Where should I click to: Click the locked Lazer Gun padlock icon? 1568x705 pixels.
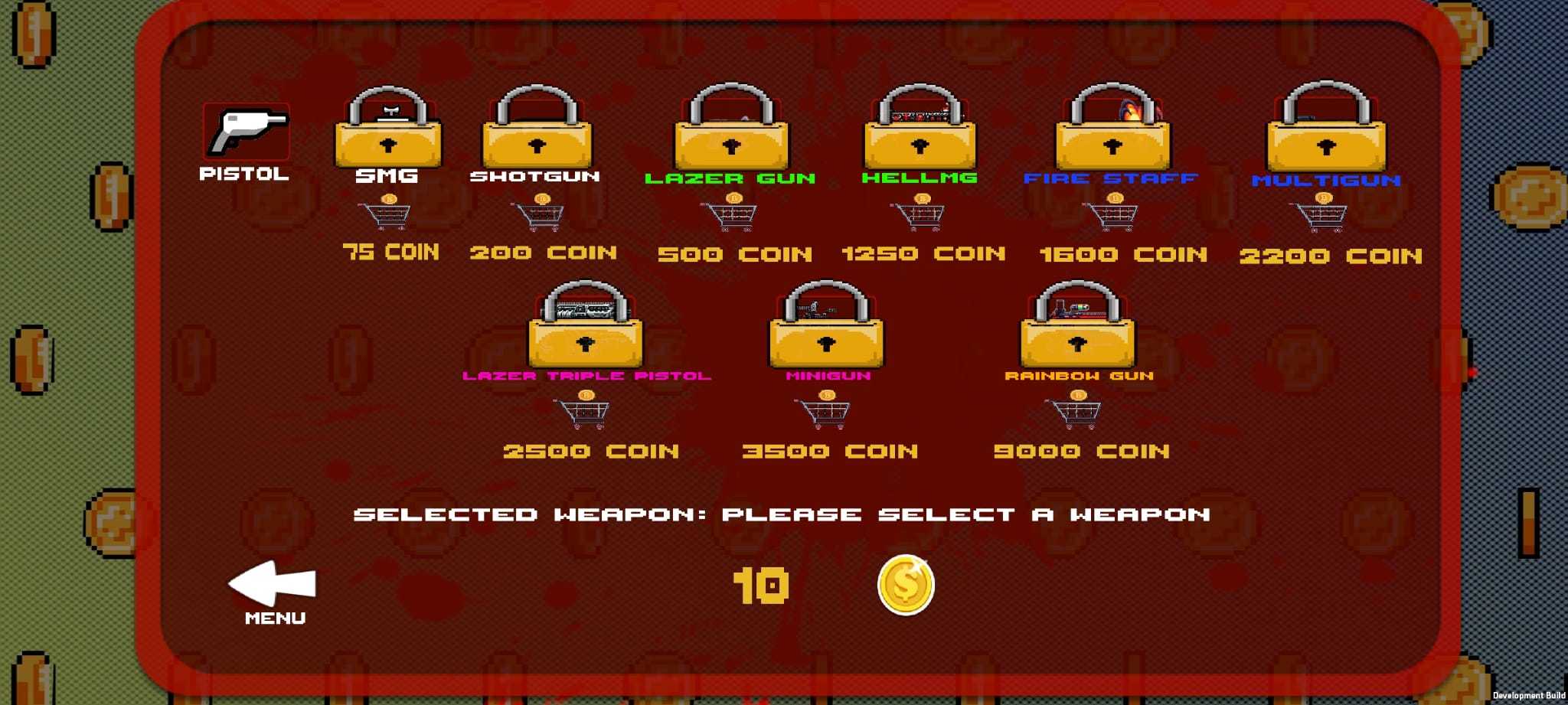pos(731,129)
